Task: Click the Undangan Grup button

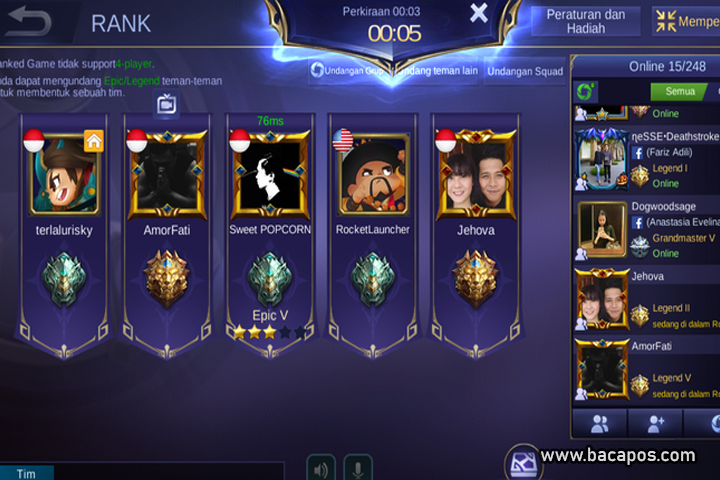Action: point(348,70)
